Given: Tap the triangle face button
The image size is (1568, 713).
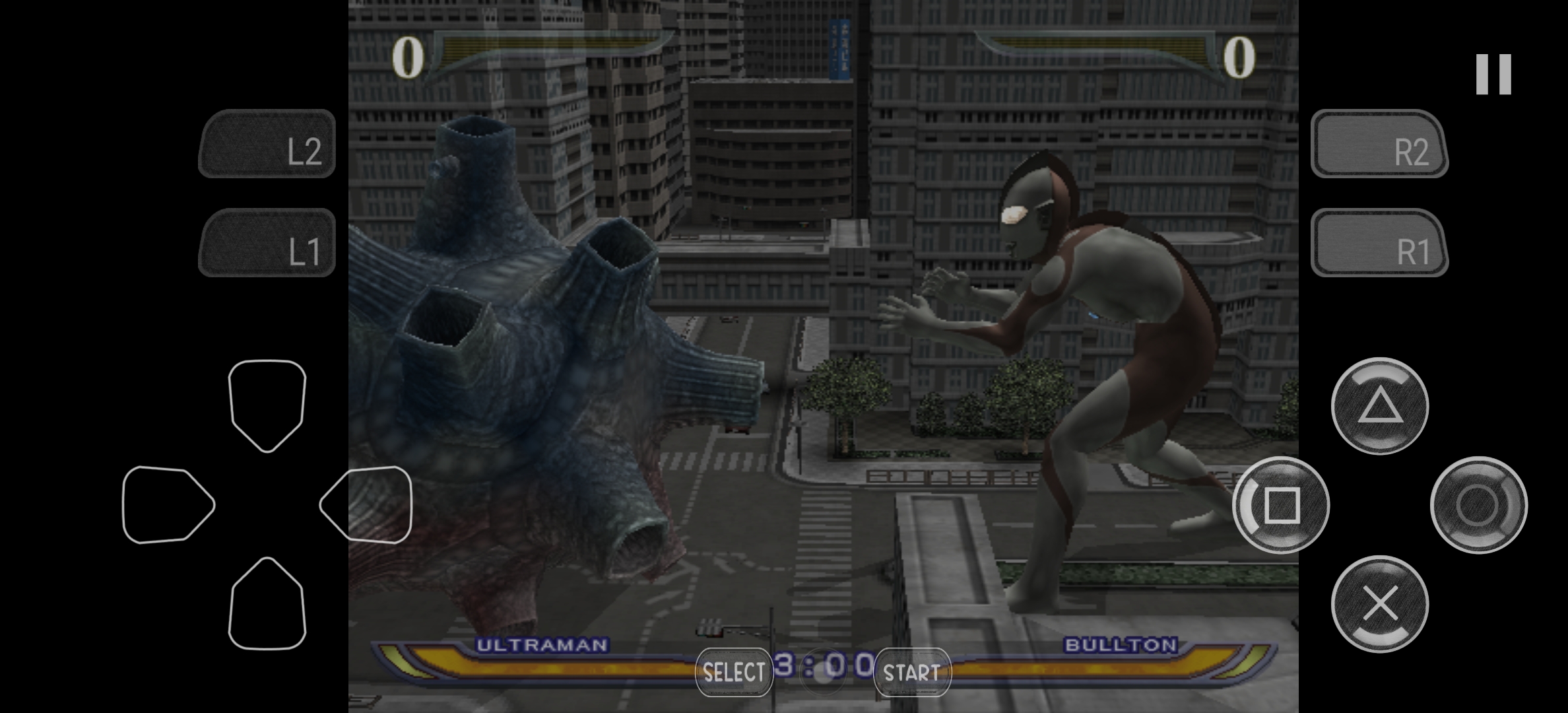Looking at the screenshot, I should click(1380, 406).
